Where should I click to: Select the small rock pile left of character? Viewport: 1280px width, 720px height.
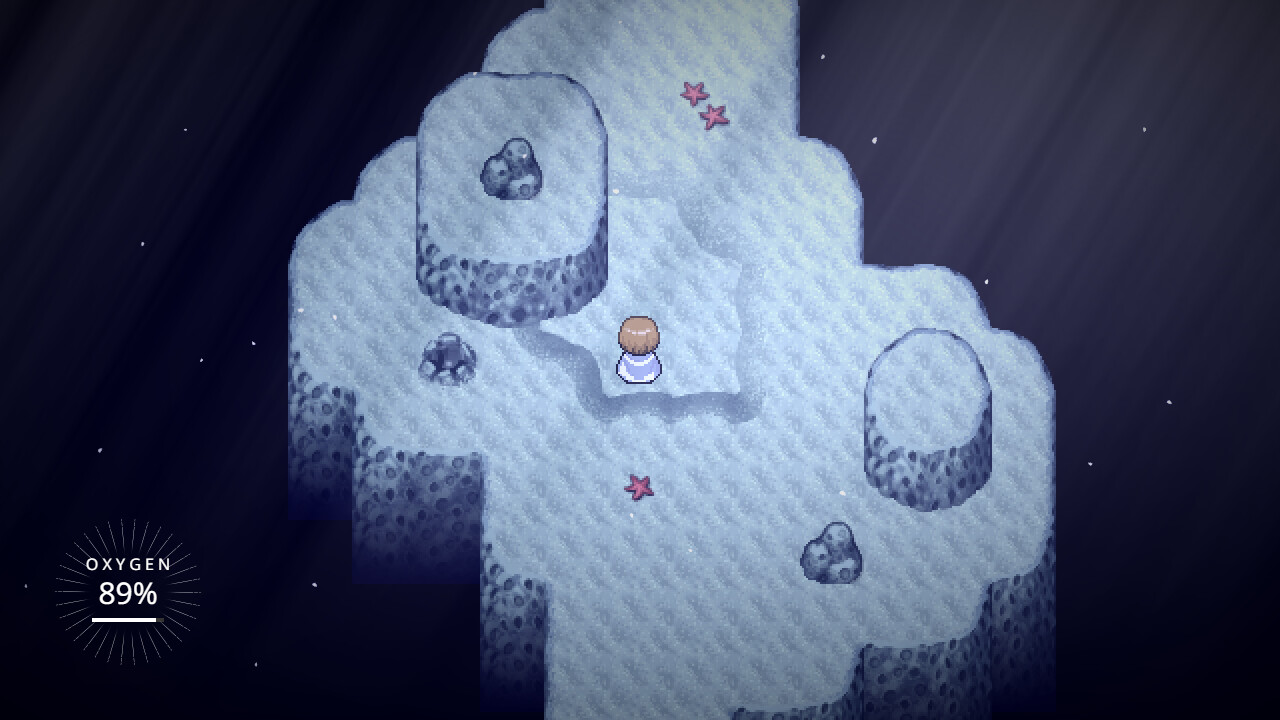(x=447, y=356)
